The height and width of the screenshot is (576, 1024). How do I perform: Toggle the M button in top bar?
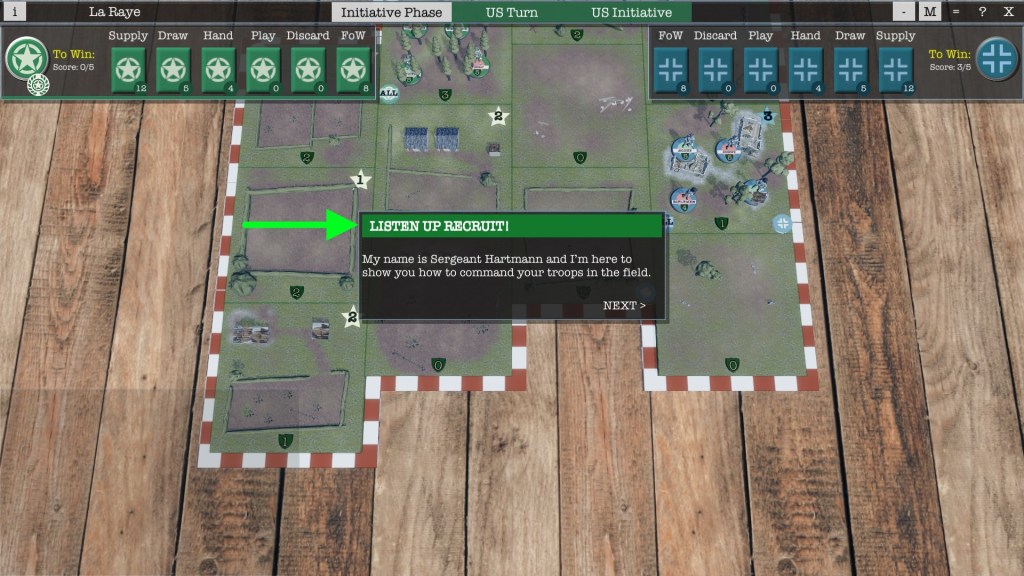coord(930,12)
